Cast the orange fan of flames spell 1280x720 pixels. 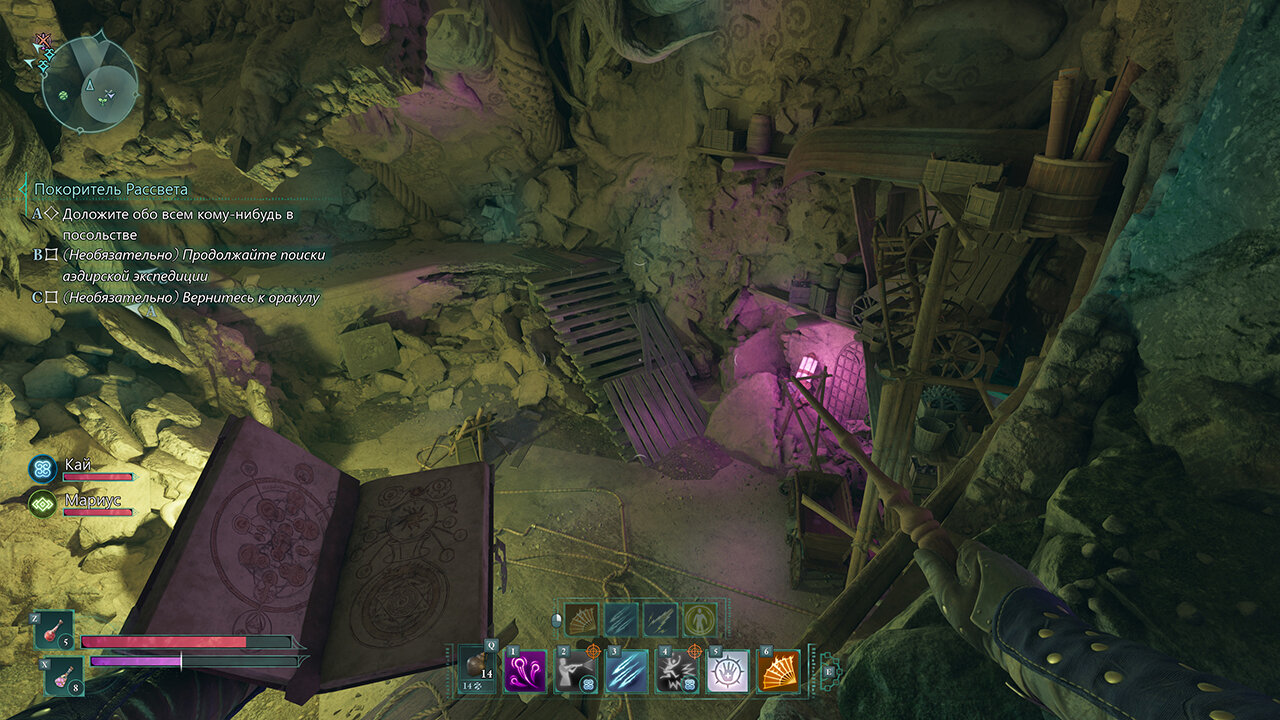click(777, 670)
